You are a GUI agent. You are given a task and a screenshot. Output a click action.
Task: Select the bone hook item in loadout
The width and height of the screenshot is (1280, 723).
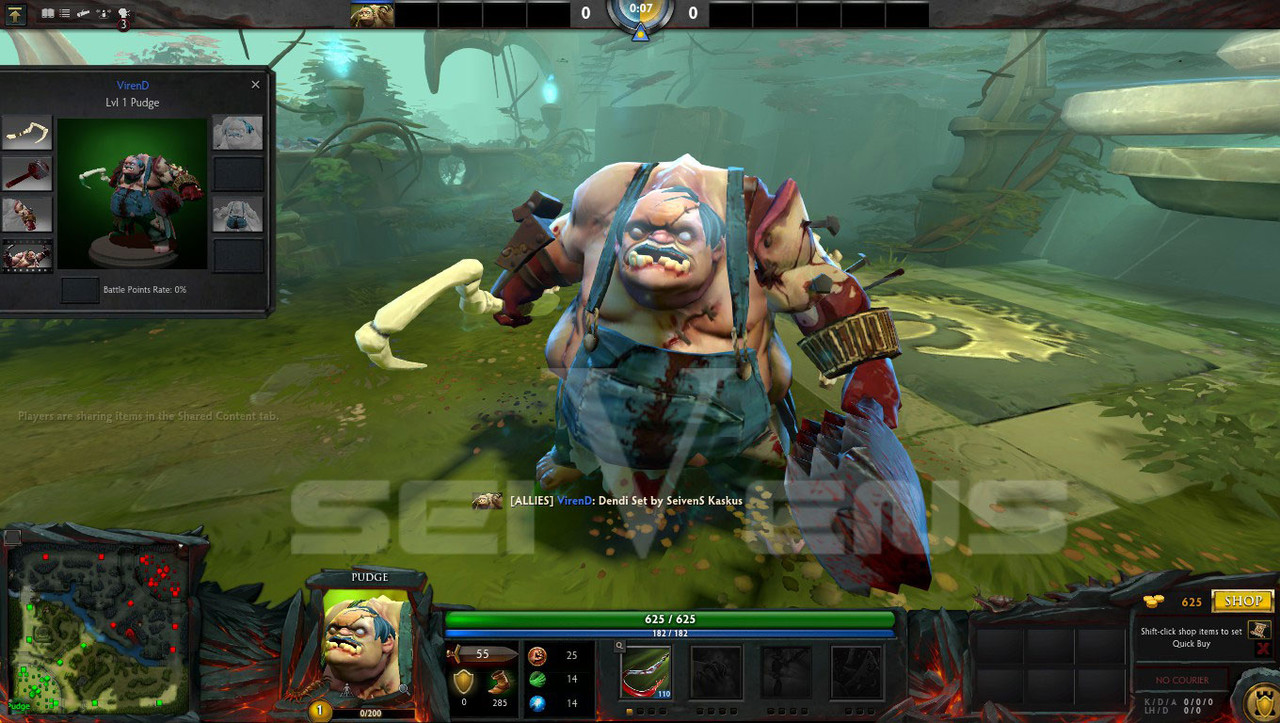click(x=27, y=132)
